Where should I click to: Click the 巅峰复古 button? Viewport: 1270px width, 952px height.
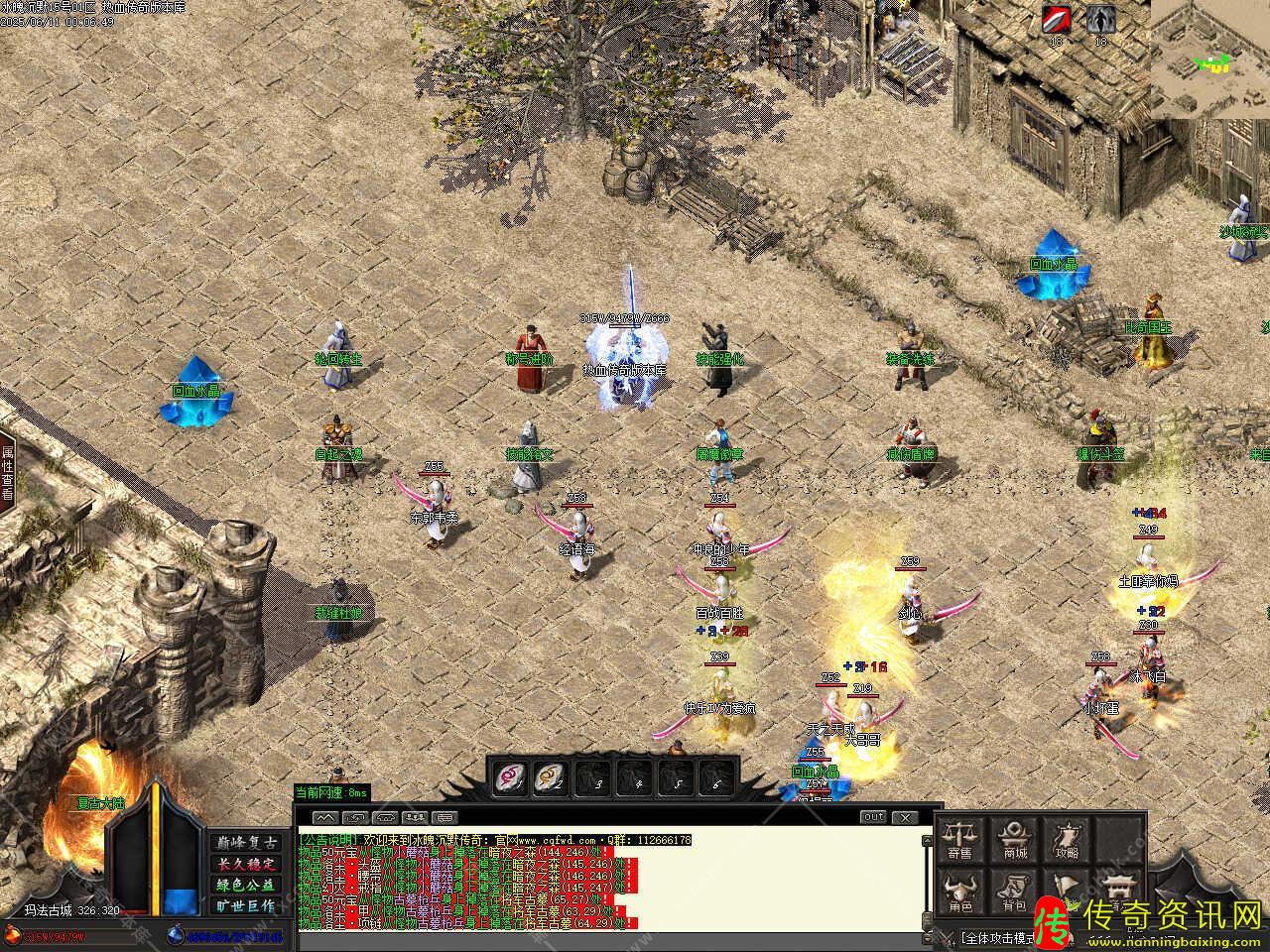tap(246, 842)
